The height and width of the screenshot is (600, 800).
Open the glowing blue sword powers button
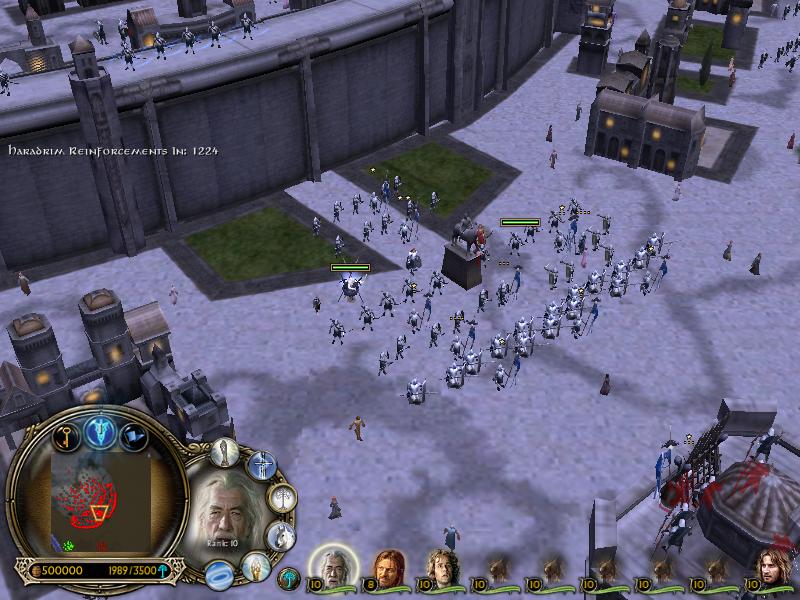point(101,431)
